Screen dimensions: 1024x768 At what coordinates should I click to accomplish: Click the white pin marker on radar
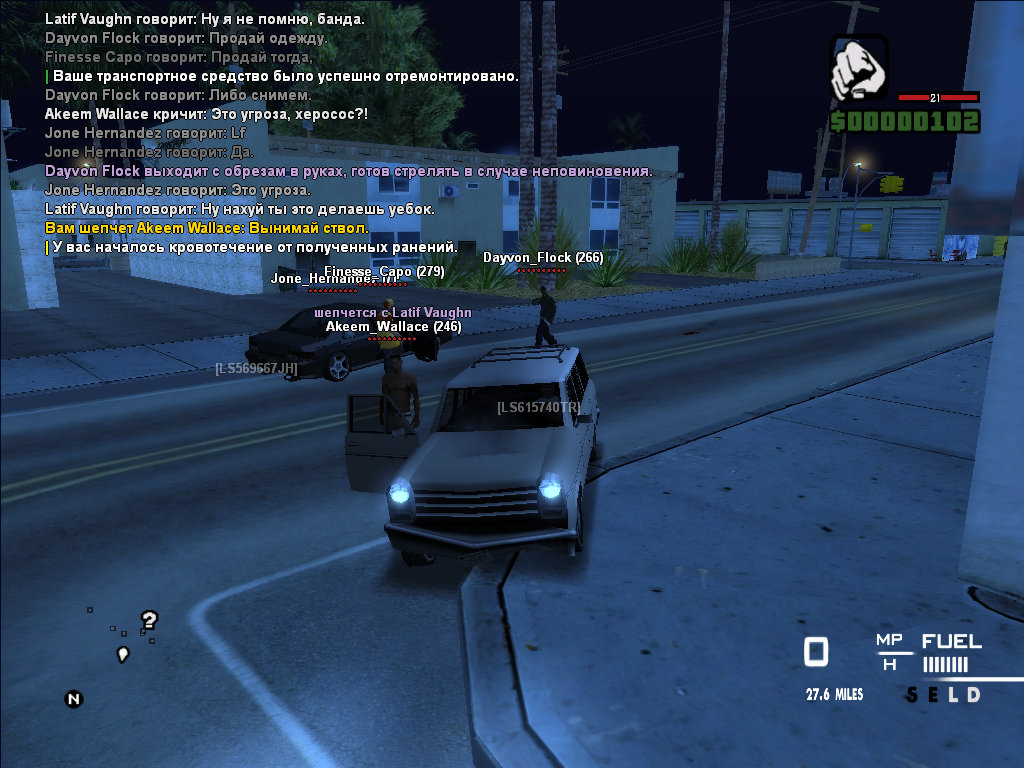click(123, 654)
